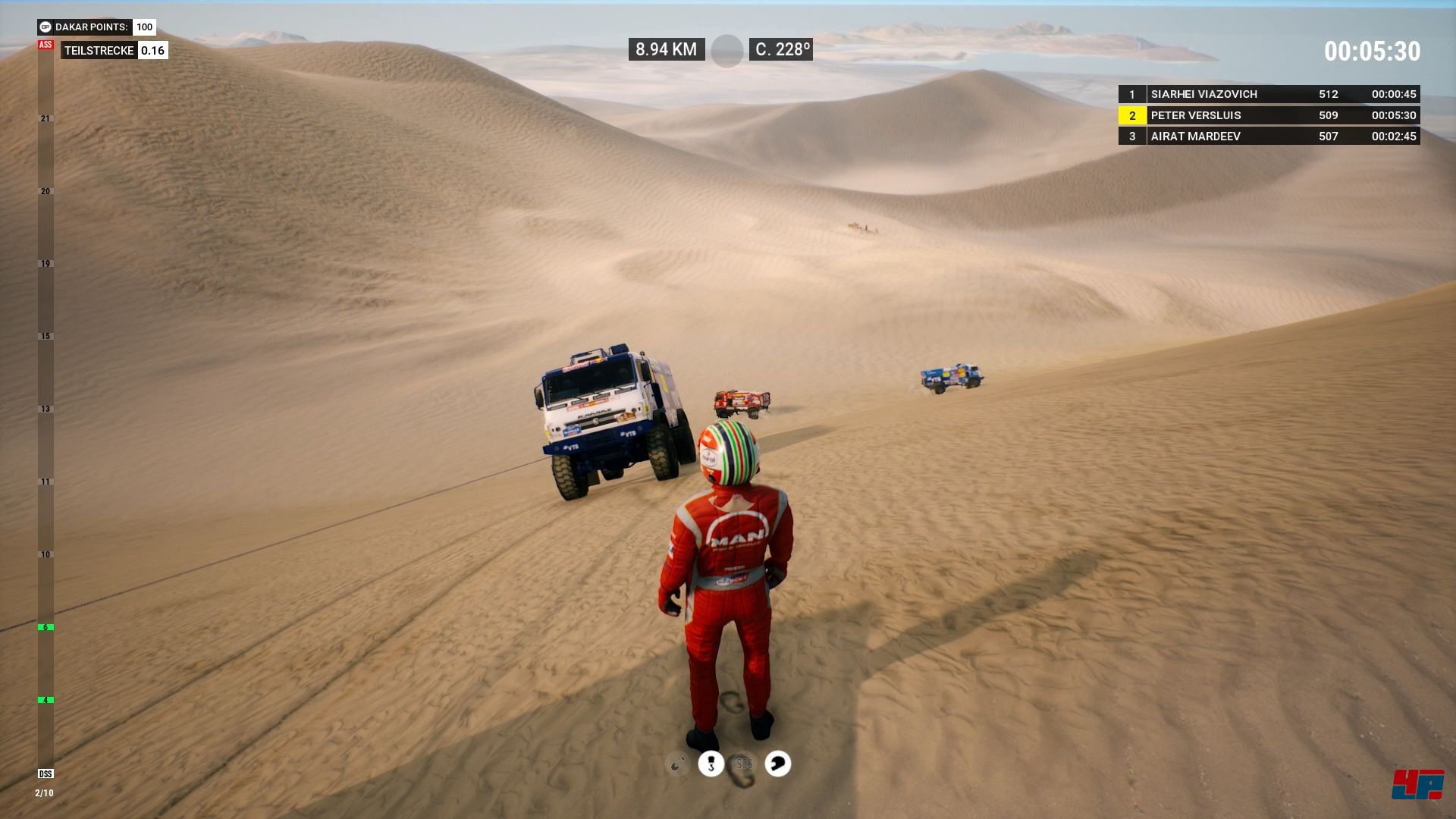The height and width of the screenshot is (819, 1456).
Task: Click the red ASS finish marker
Action: [45, 45]
